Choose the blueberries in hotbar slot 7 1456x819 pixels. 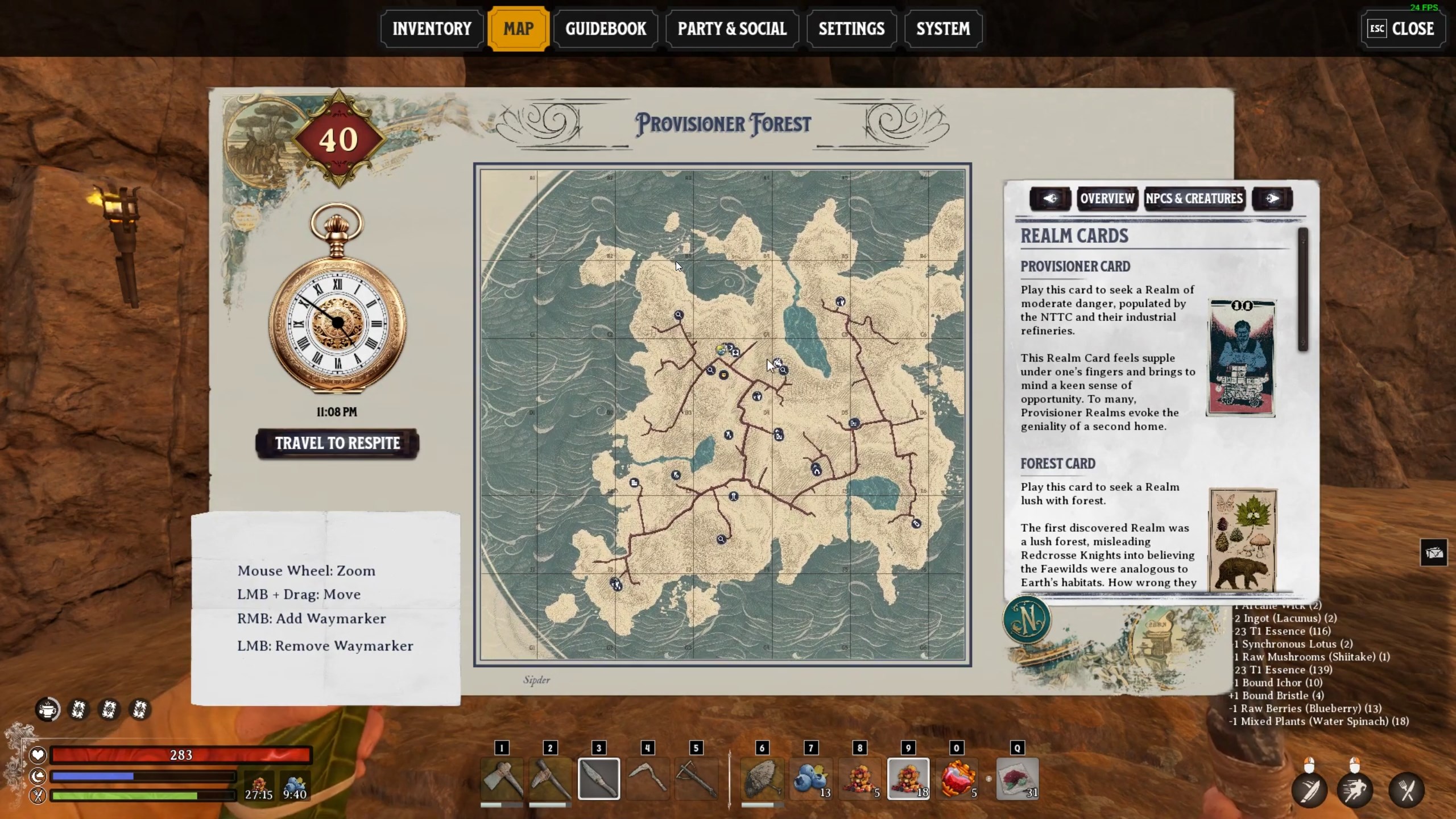[x=810, y=778]
